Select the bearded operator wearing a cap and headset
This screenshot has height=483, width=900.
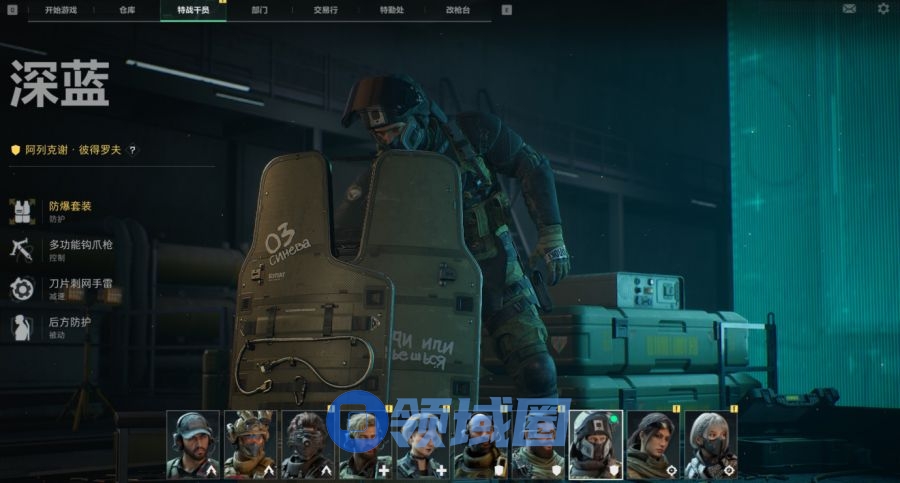(x=192, y=444)
